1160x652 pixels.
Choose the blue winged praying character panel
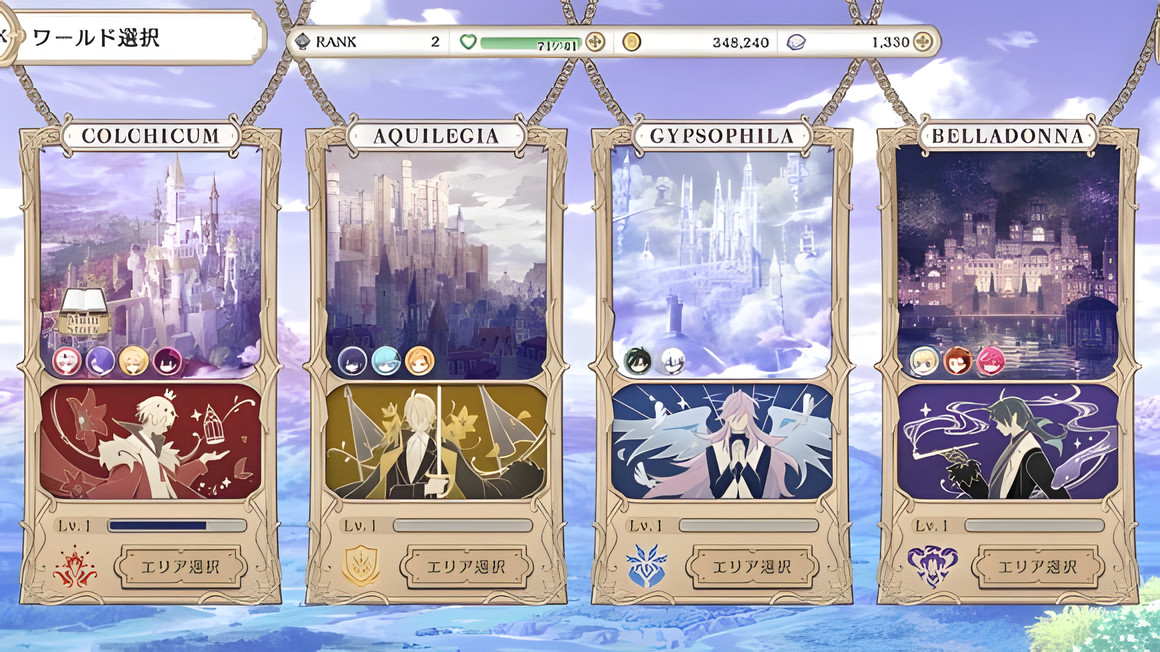coord(722,441)
